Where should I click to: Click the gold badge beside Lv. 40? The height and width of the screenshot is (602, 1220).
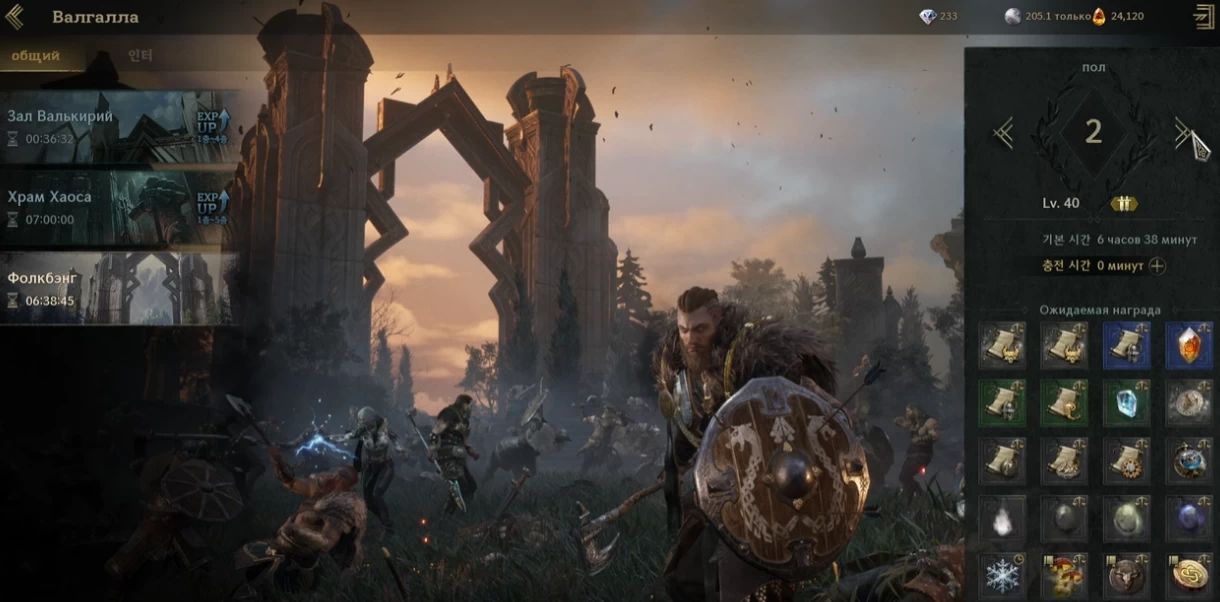click(x=1124, y=203)
